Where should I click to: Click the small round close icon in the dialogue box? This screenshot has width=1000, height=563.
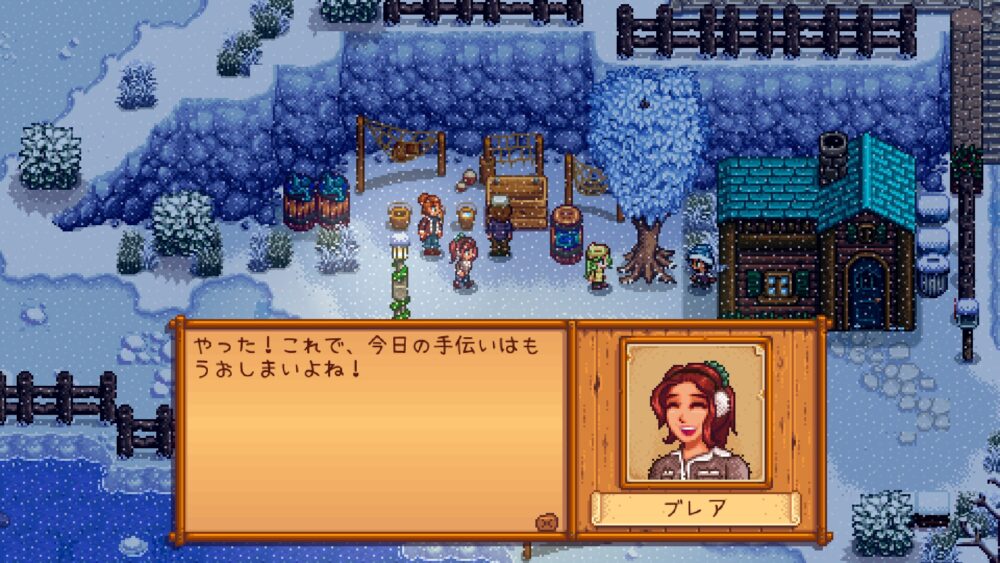click(x=546, y=521)
